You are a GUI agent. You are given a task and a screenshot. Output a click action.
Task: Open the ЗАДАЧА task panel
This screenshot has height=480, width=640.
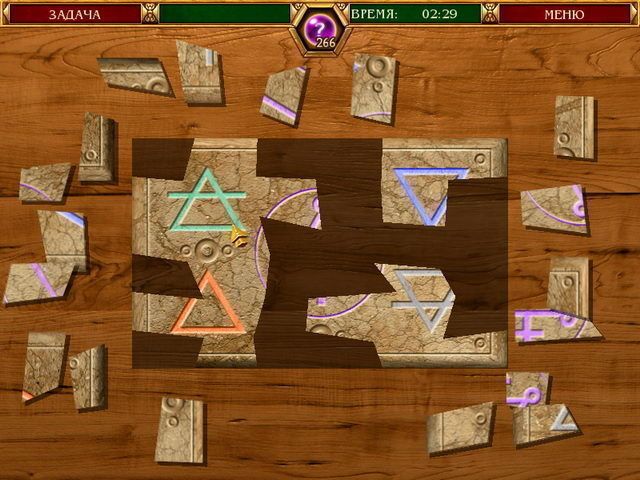coord(70,14)
